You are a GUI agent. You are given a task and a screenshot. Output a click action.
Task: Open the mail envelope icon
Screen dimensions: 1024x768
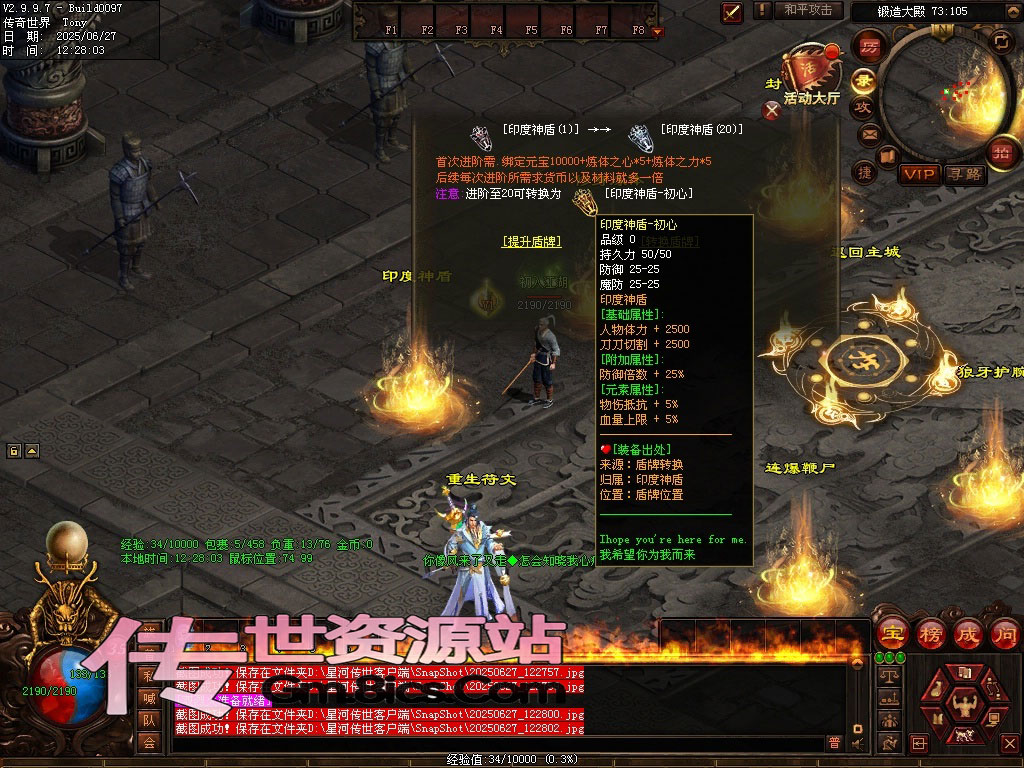tap(869, 133)
